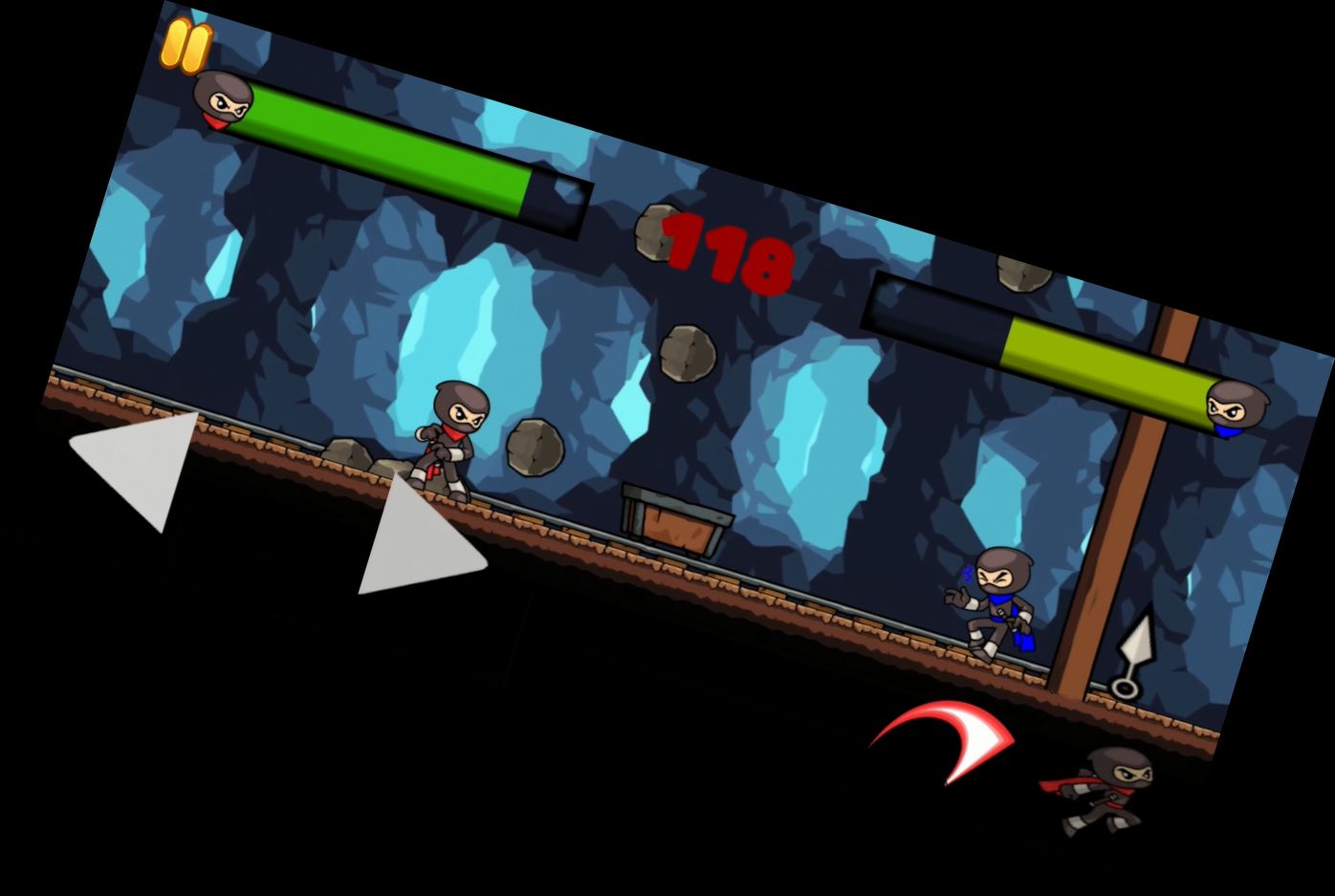Pause the game with the yellow pause button
The image size is (1335, 896).
click(186, 45)
